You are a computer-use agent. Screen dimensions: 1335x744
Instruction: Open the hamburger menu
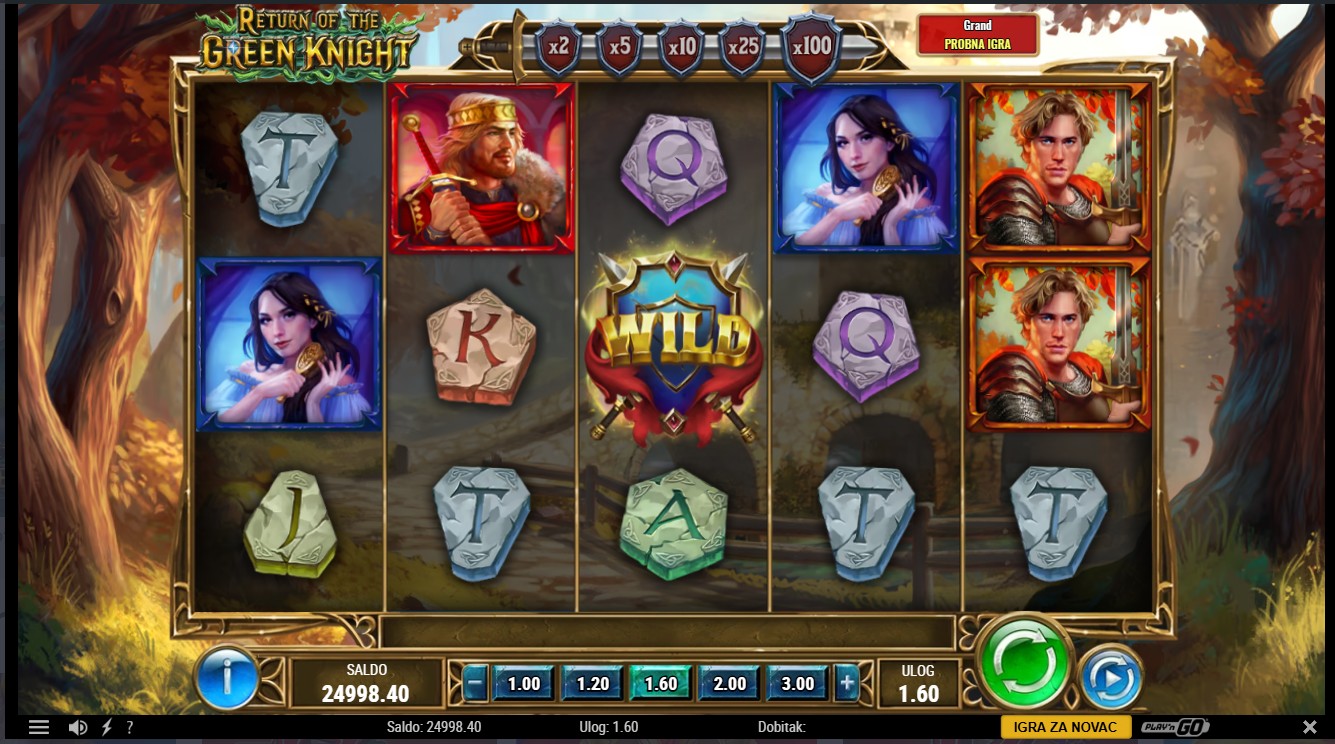coord(39,727)
